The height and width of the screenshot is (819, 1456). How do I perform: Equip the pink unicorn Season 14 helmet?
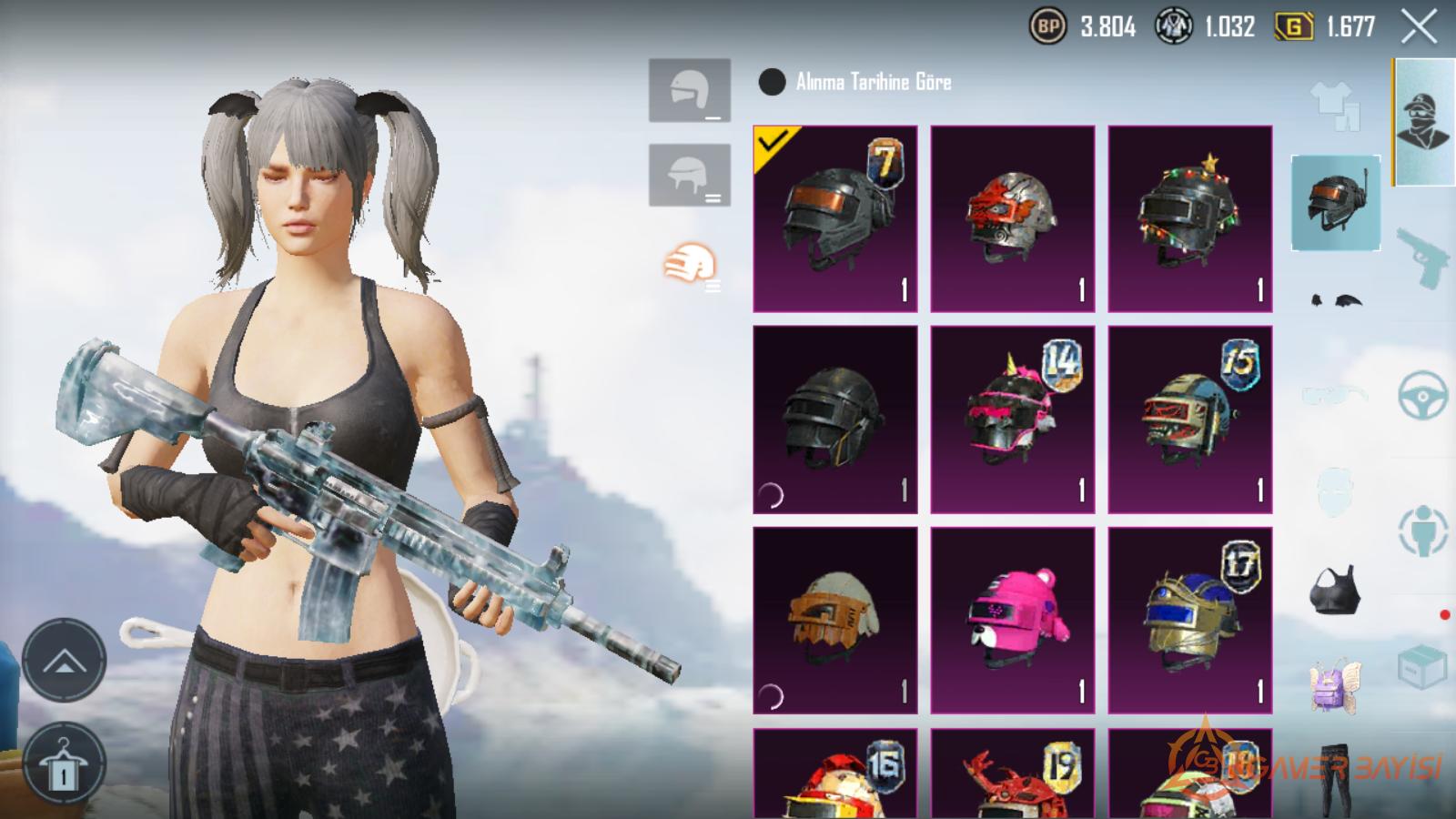[x=1012, y=420]
